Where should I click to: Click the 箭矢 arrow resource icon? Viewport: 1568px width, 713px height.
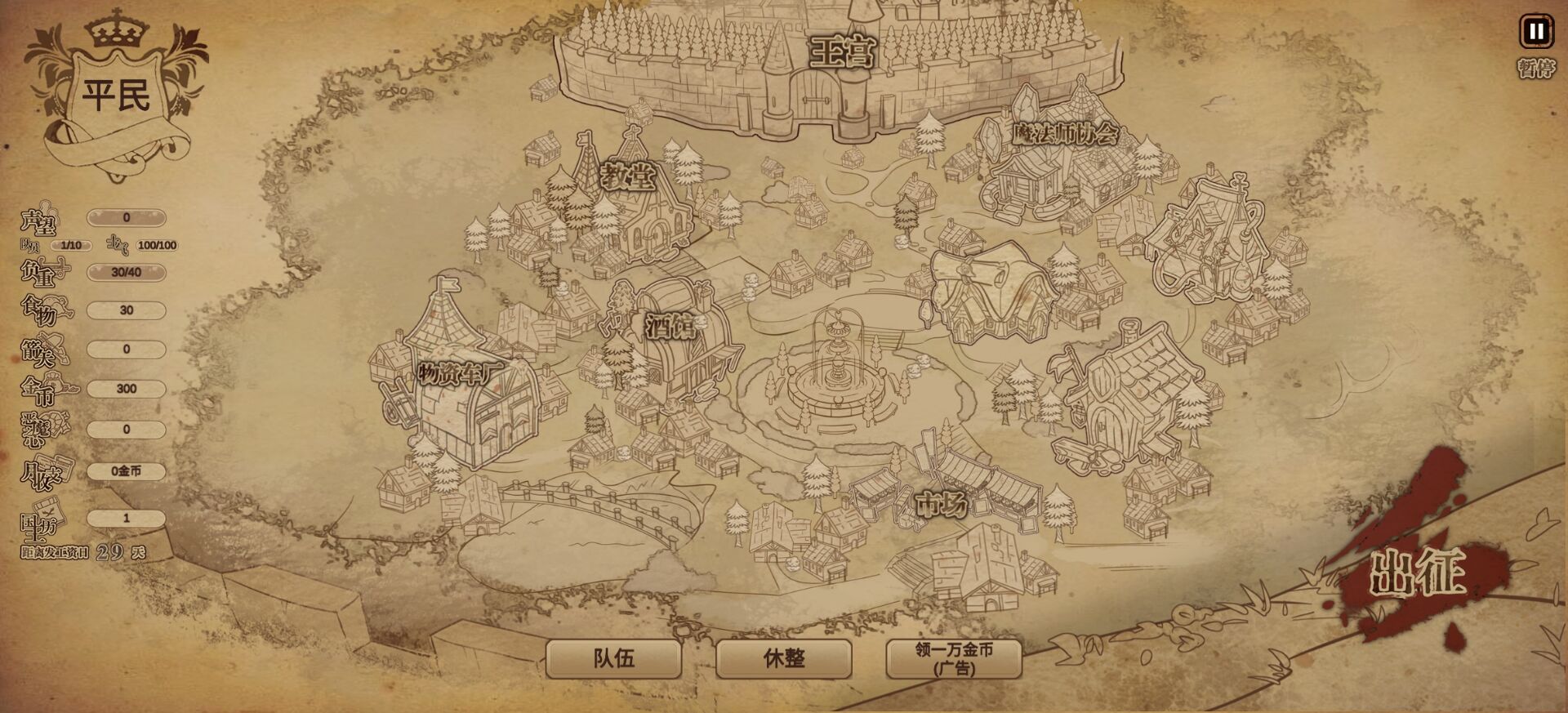53,349
